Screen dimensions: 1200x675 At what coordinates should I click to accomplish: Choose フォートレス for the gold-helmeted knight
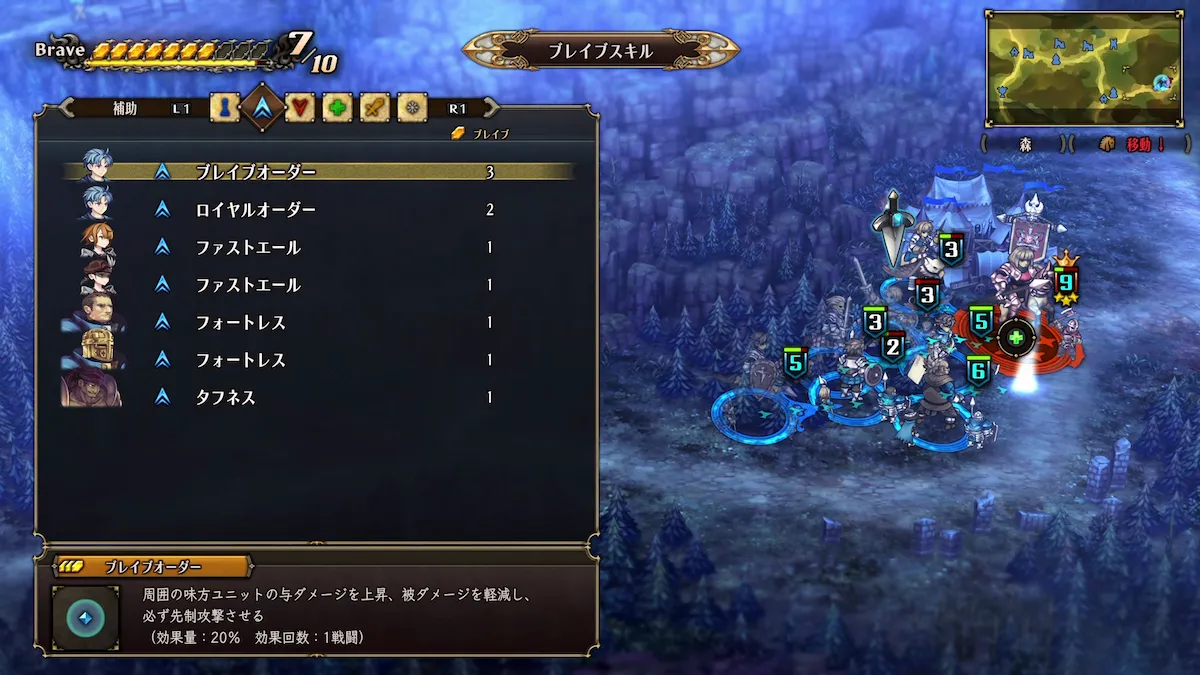click(x=320, y=360)
